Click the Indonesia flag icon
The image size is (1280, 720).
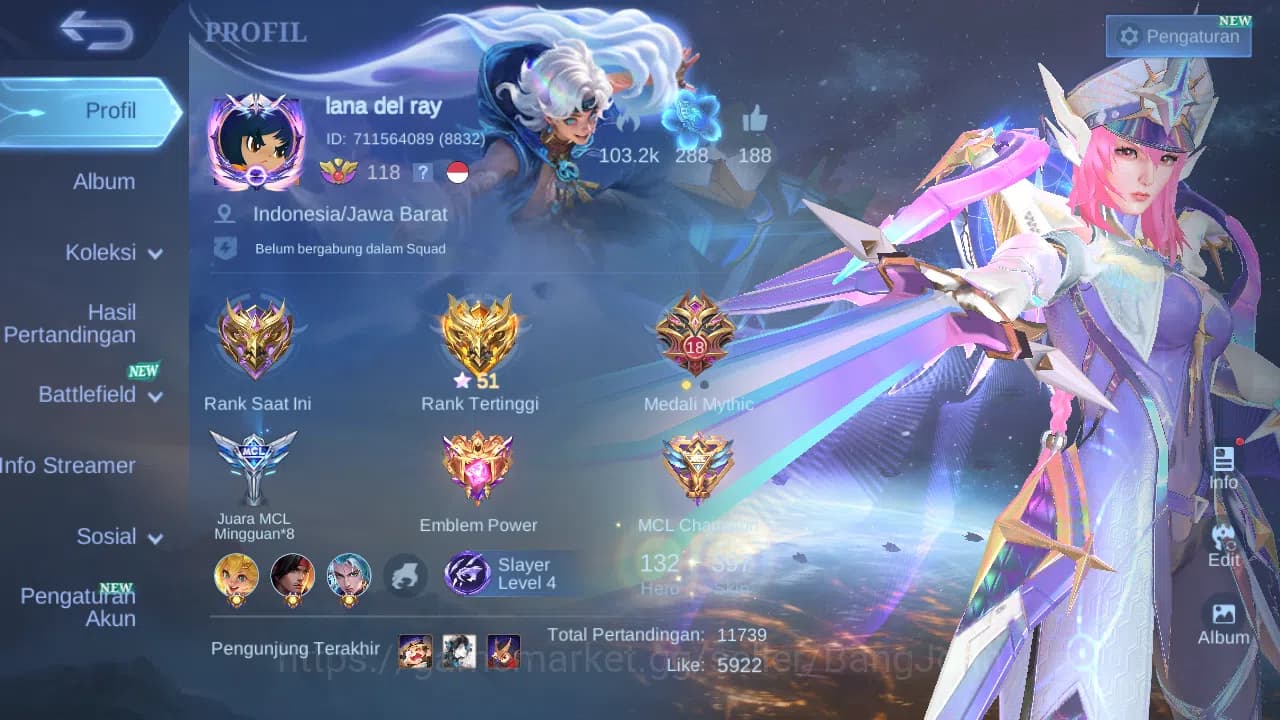(x=457, y=172)
